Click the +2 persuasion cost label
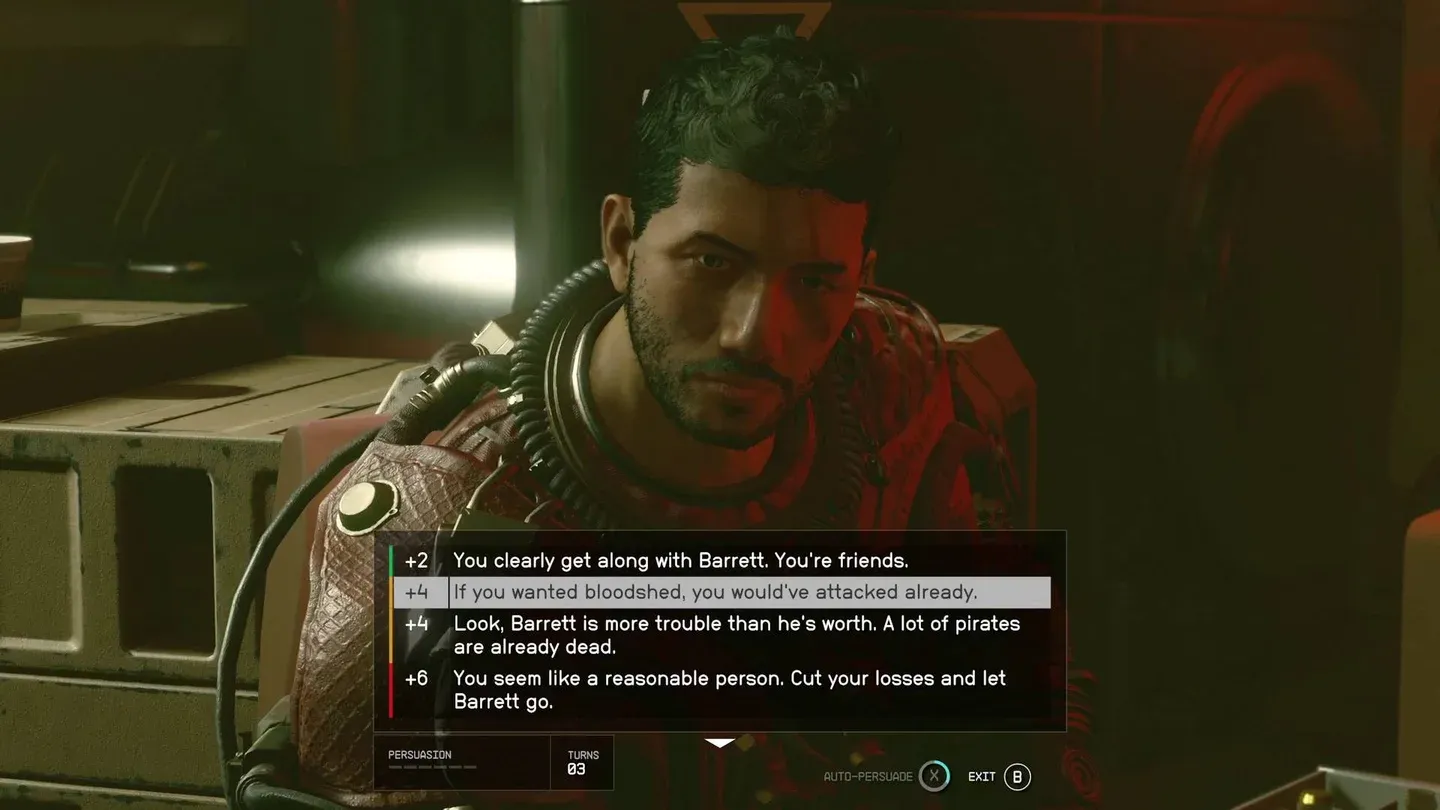1440x810 pixels. point(419,561)
